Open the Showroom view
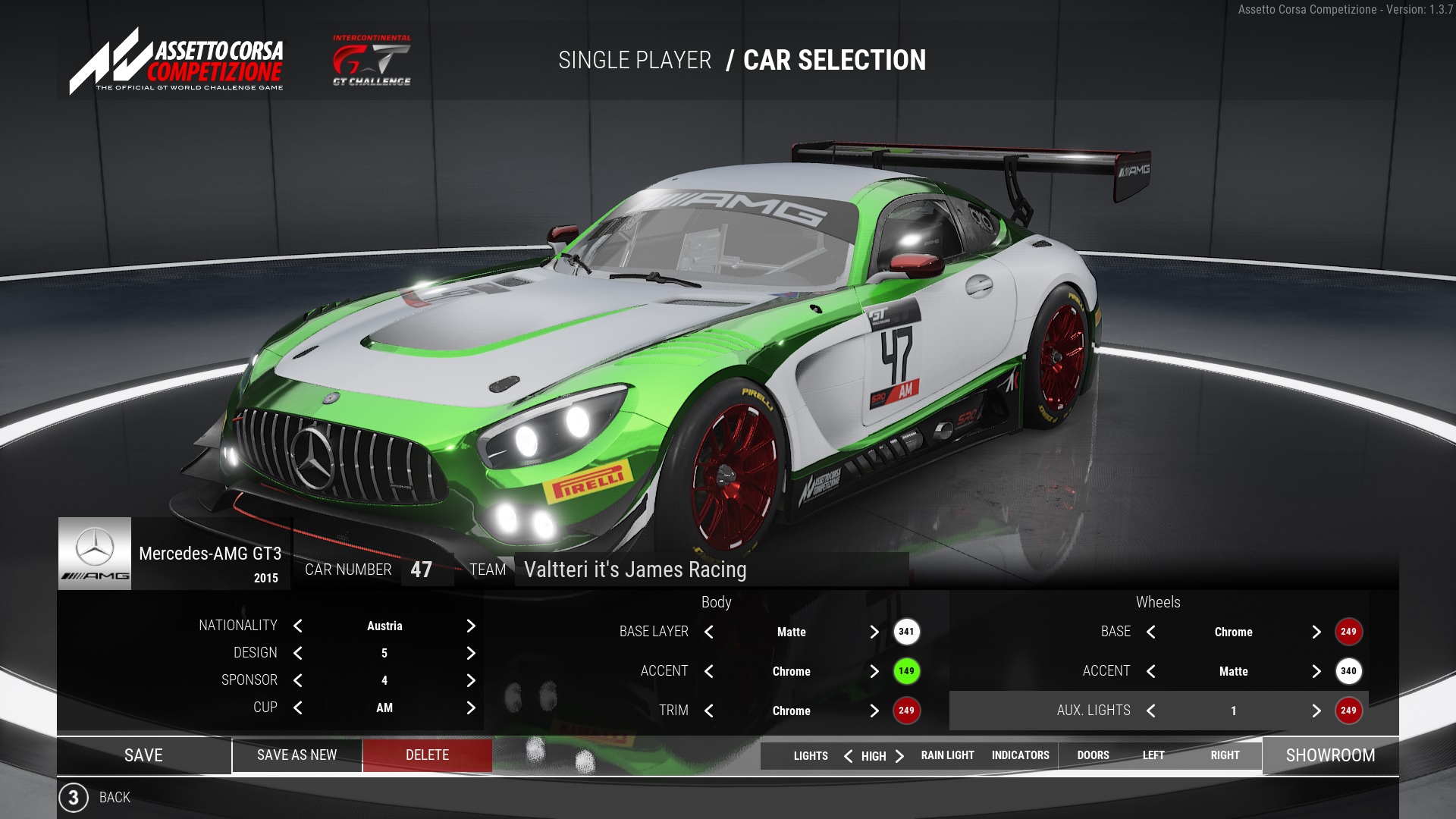This screenshot has height=819, width=1456. coord(1330,755)
